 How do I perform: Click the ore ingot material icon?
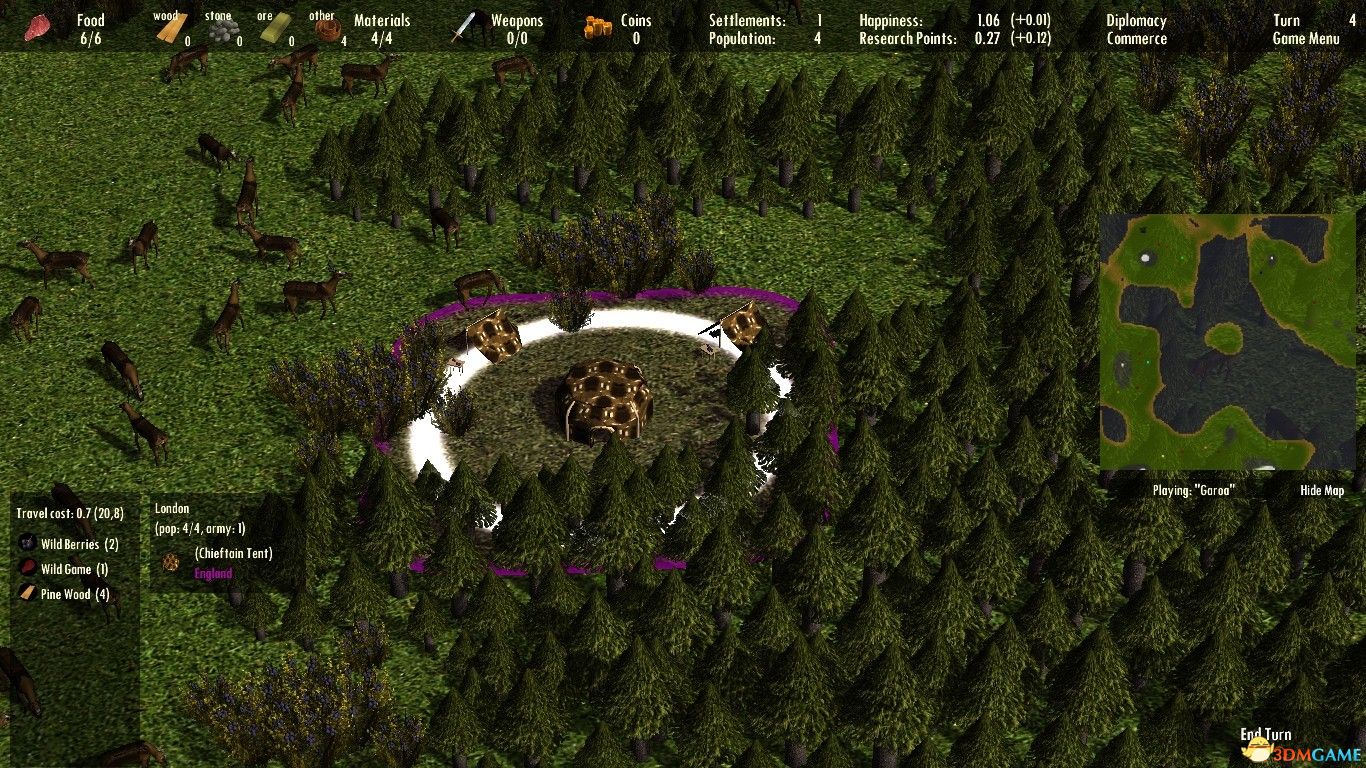[x=273, y=32]
